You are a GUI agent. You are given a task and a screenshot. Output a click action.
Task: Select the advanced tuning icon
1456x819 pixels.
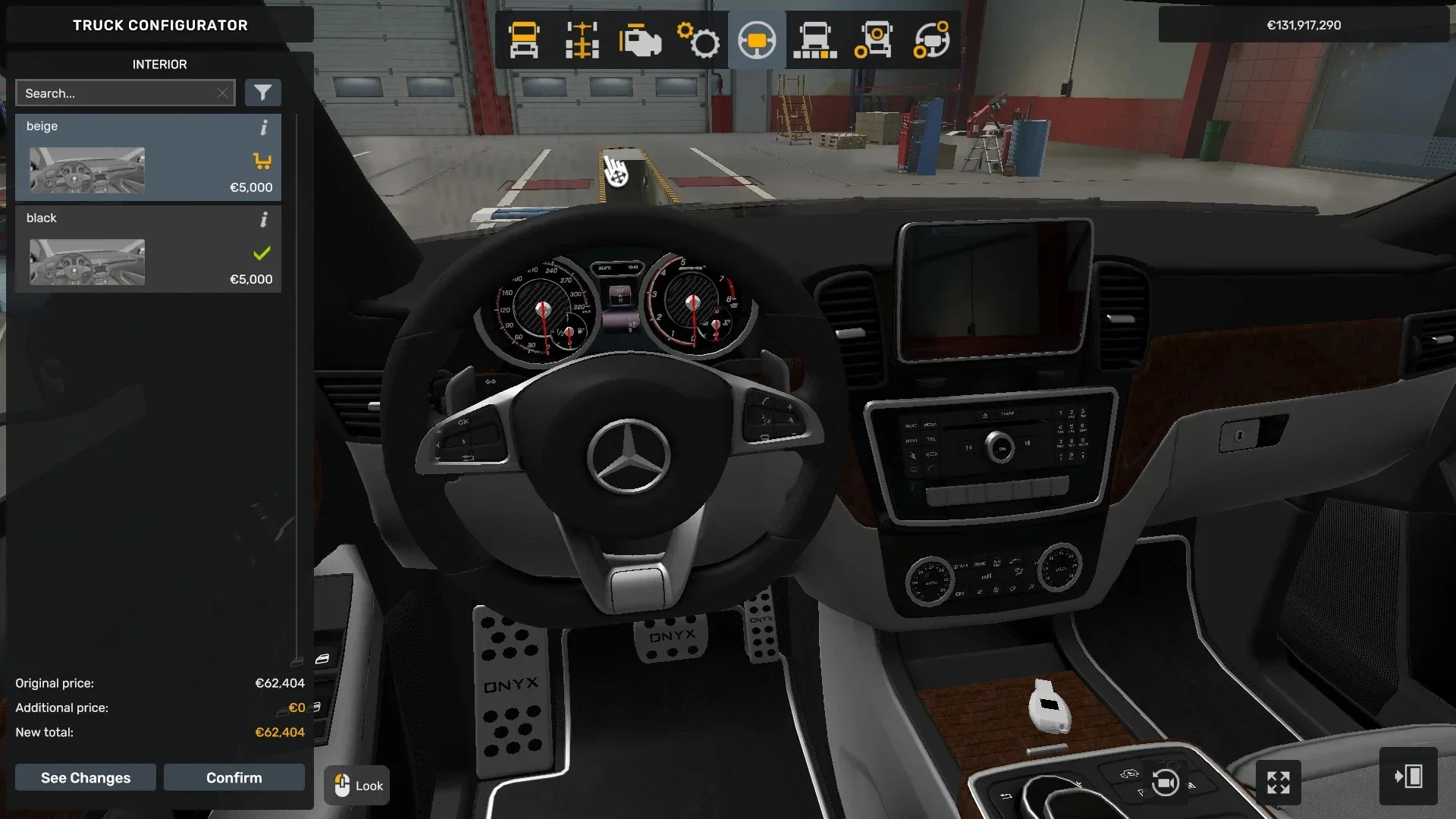(x=932, y=39)
